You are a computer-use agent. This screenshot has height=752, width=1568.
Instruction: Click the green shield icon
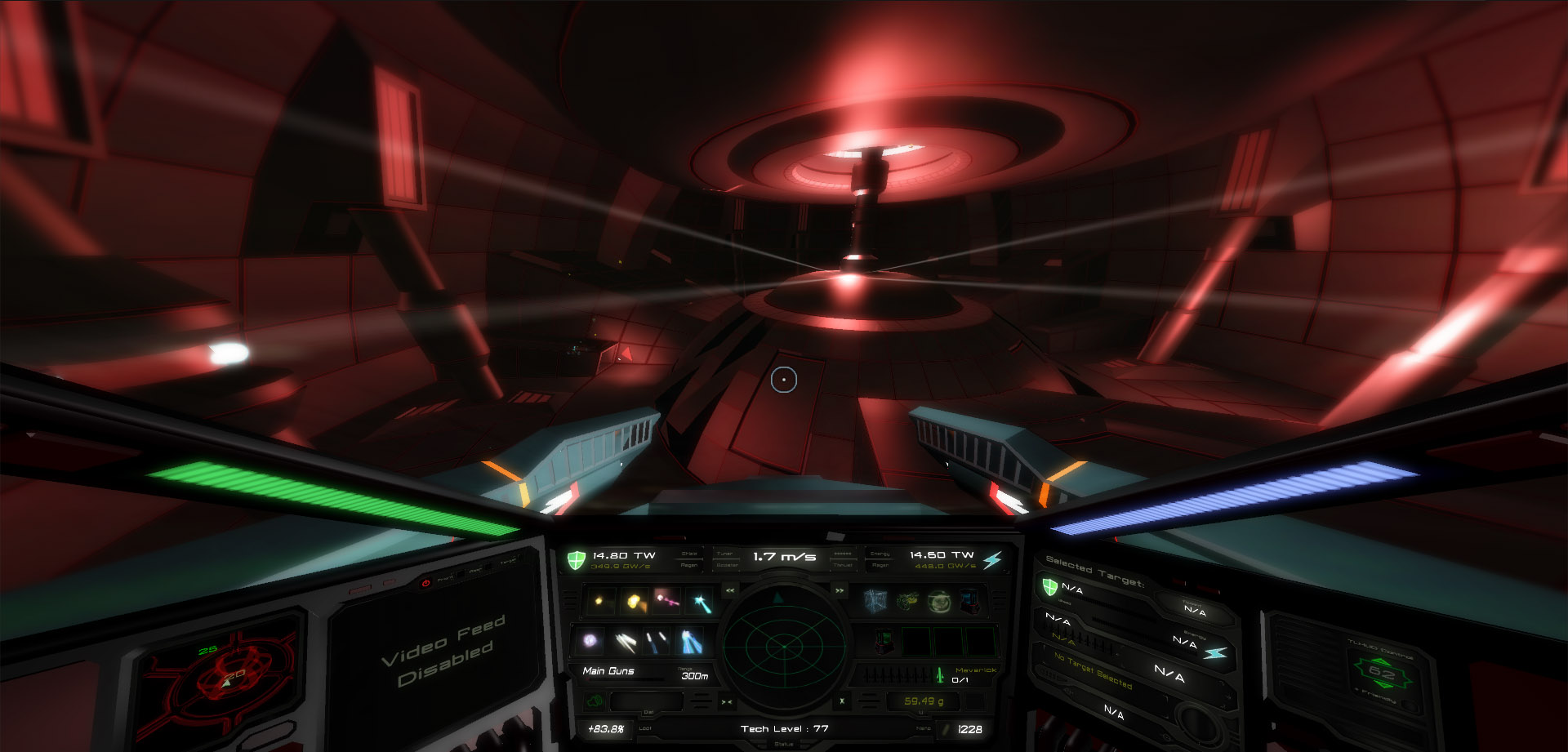point(577,560)
